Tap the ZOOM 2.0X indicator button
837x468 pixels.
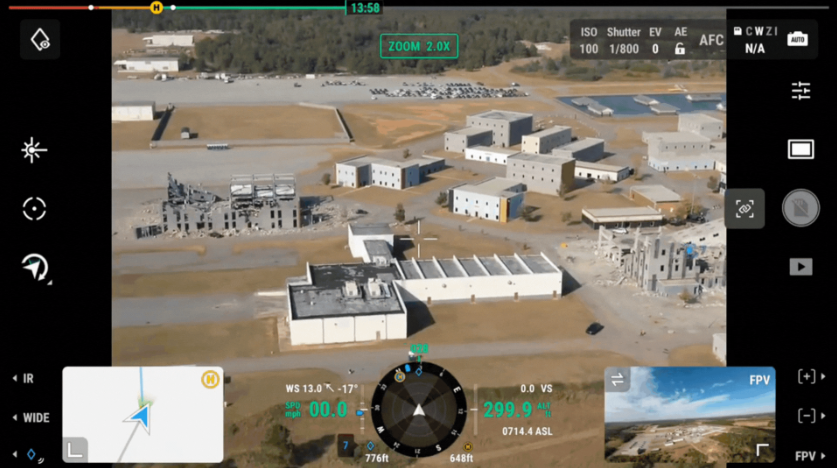coord(419,46)
